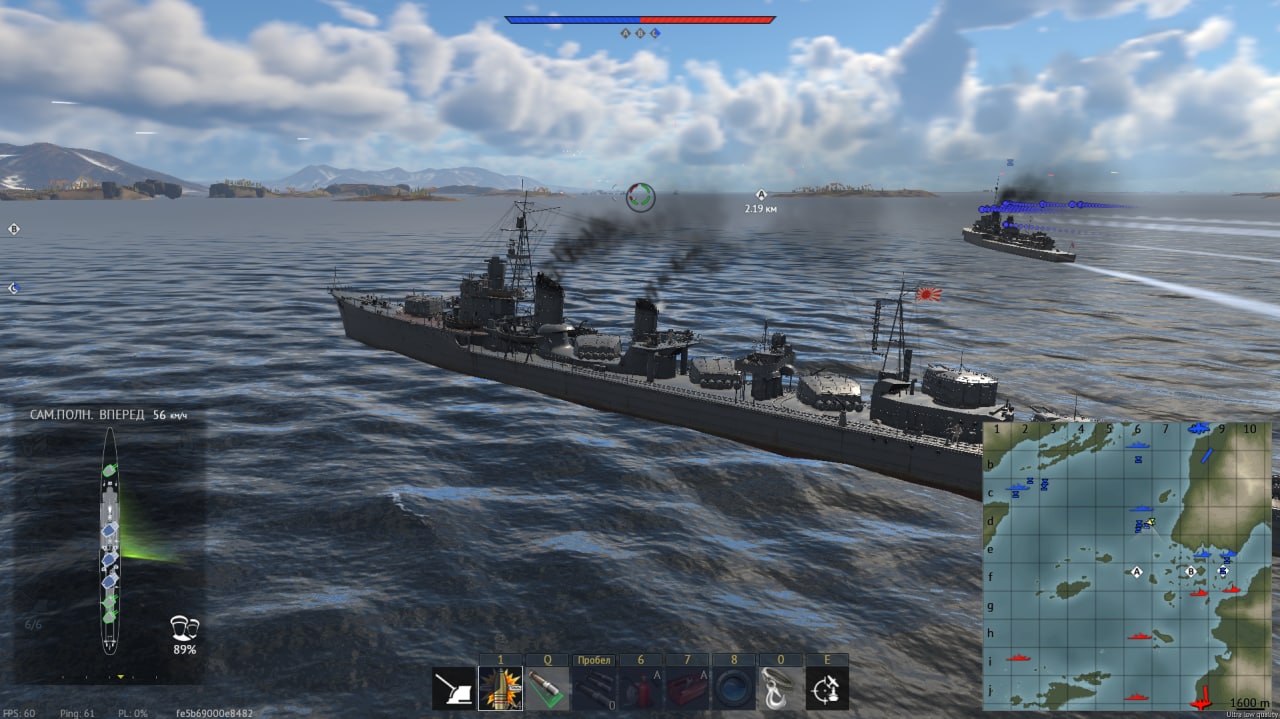Click the depleted torpedo tubes slot

coord(594,689)
